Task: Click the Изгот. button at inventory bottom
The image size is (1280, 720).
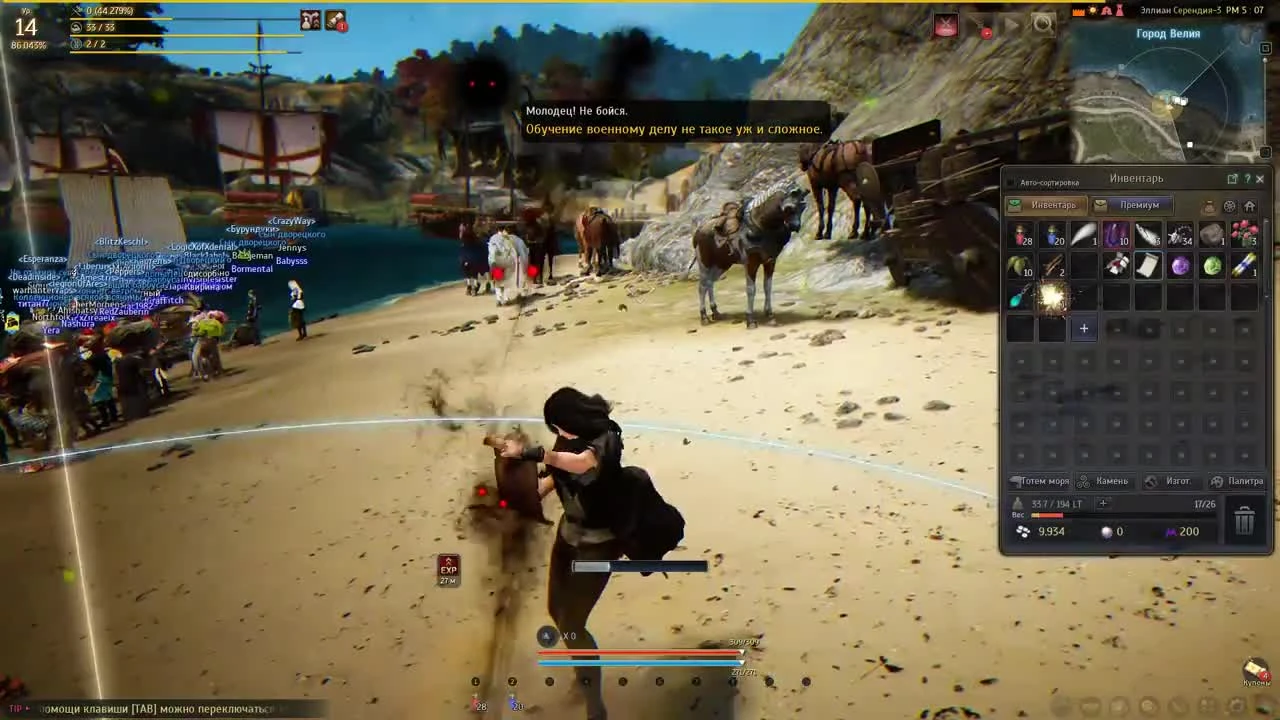Action: coord(1177,481)
